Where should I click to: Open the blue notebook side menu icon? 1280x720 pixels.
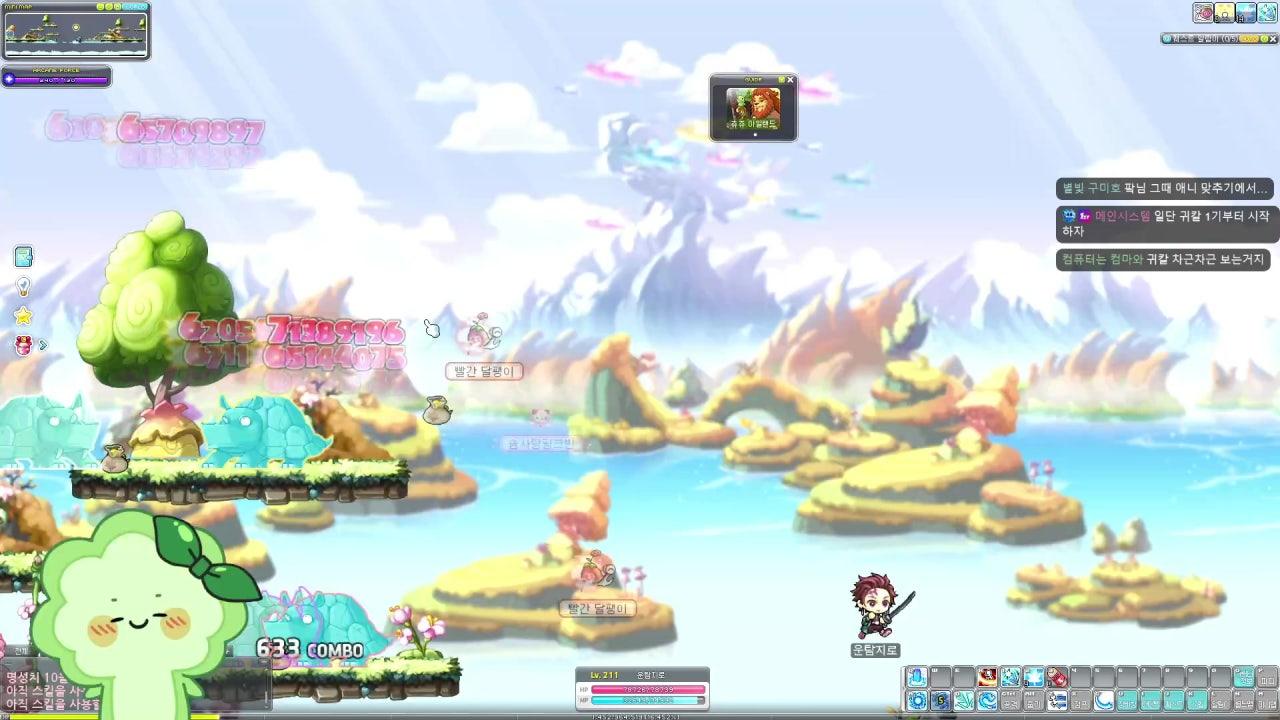coord(23,257)
